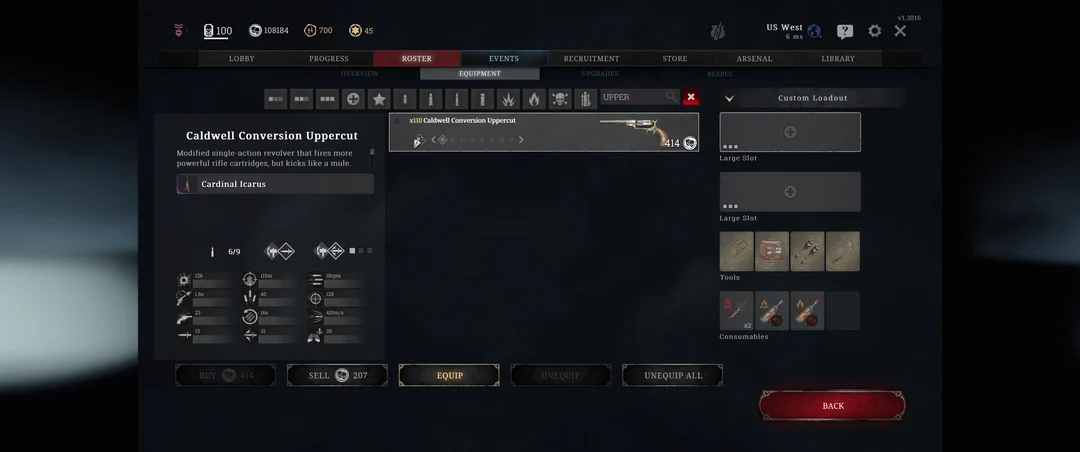Open game settings via the gear icon
1080x452 pixels.
[875, 31]
